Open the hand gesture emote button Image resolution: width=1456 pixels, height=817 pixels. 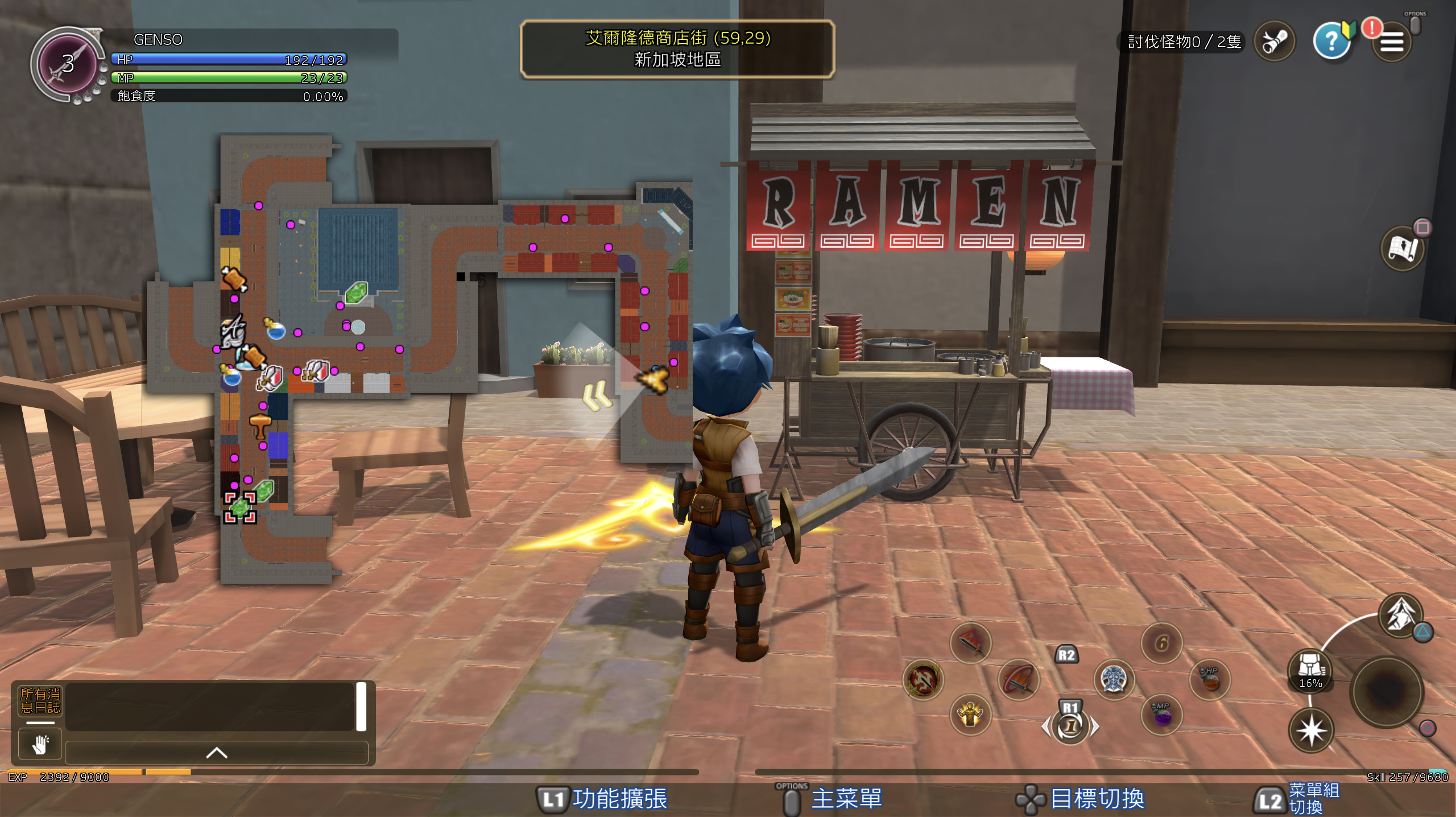tap(40, 744)
